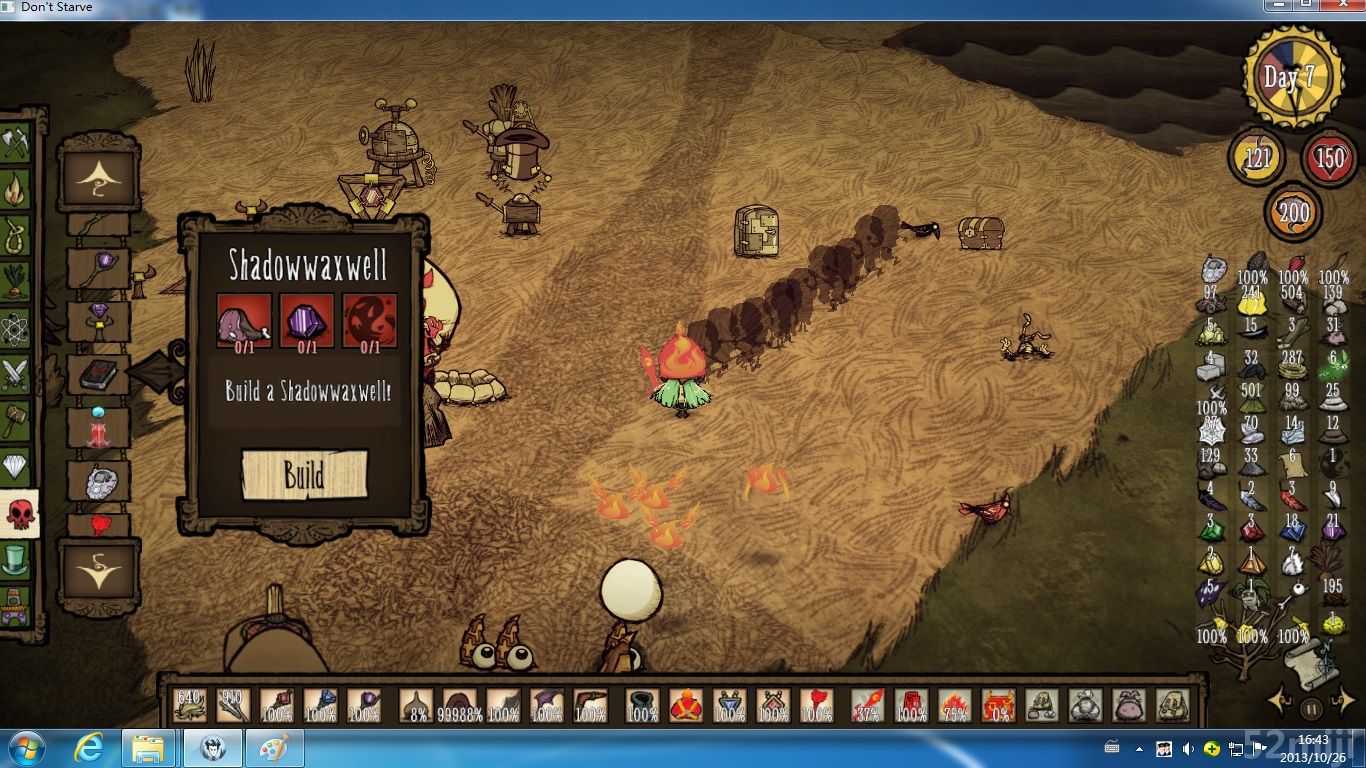
Task: Open the Magic crafting tab with red skull
Action: (18, 513)
